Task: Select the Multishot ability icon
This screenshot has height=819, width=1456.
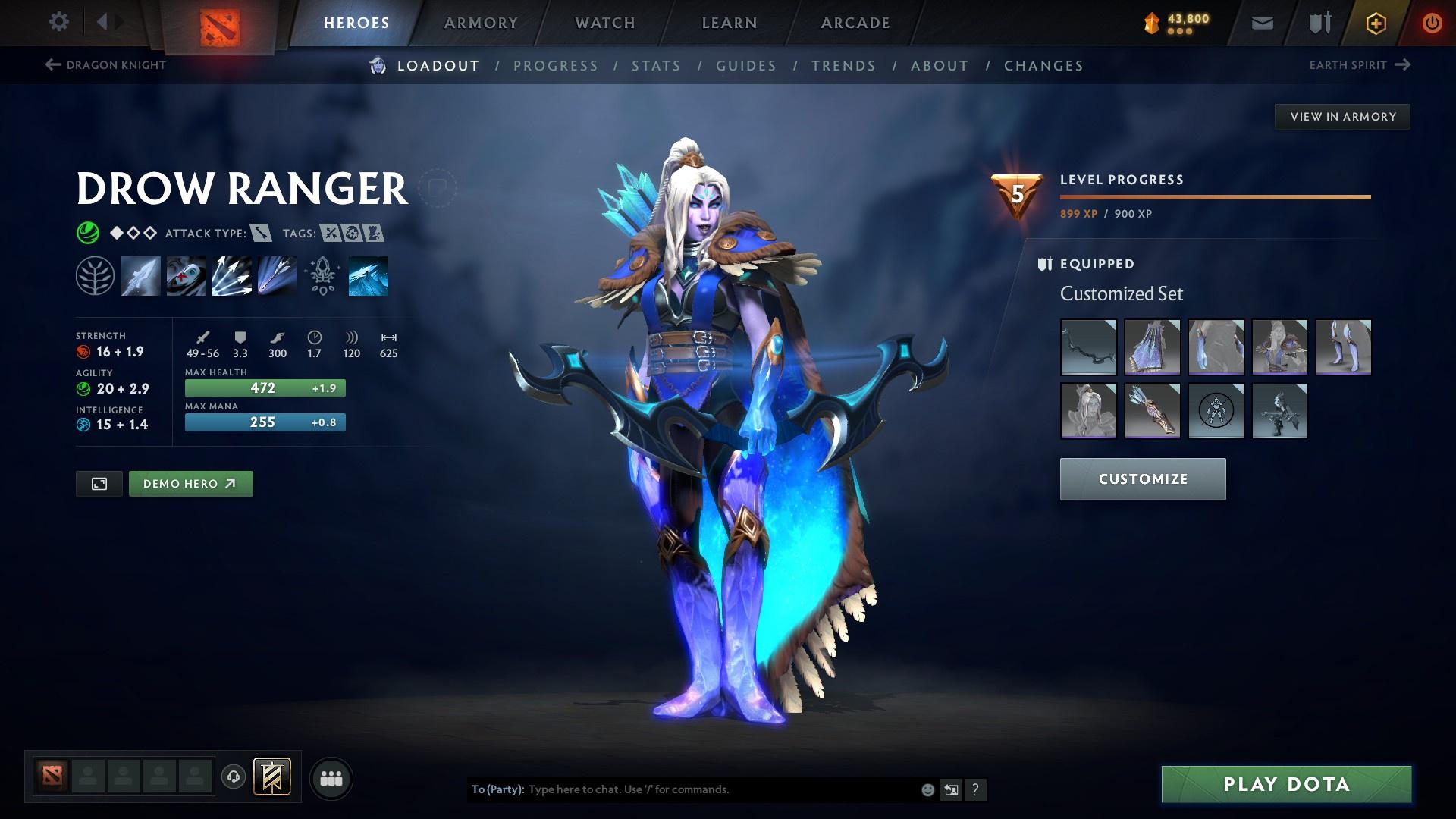Action: click(x=231, y=275)
